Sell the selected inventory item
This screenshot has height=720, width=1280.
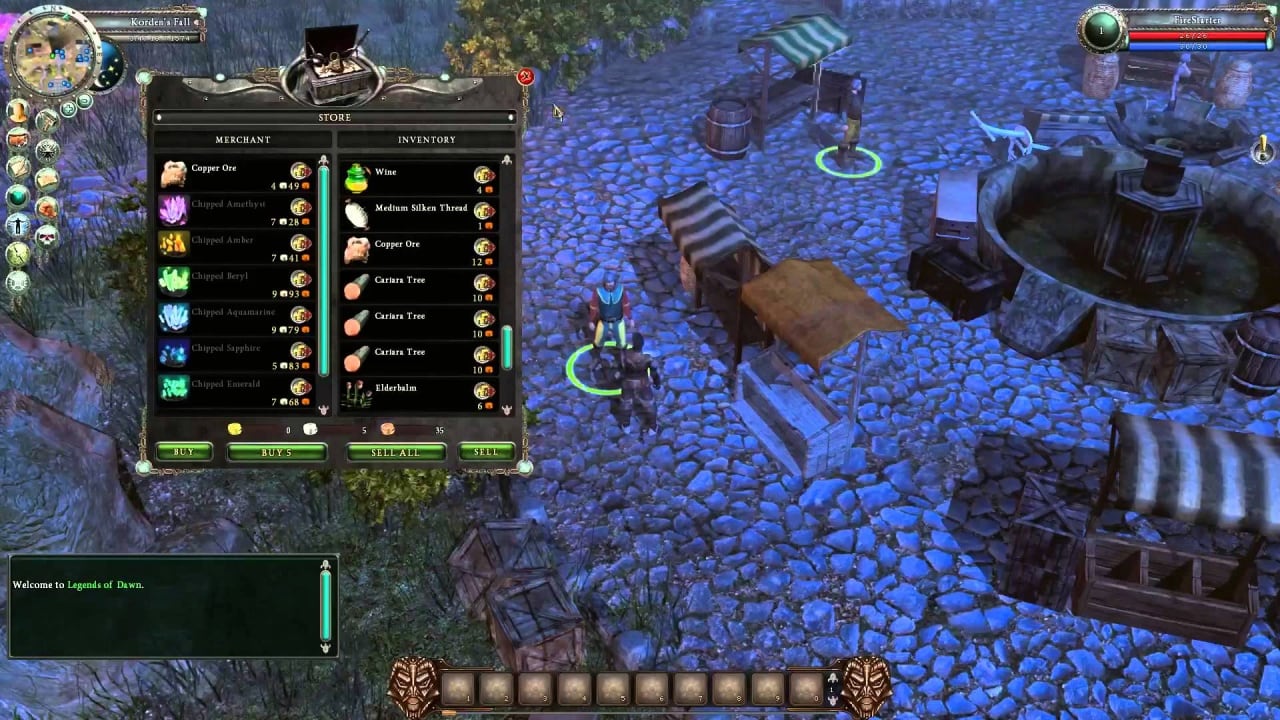[x=486, y=452]
